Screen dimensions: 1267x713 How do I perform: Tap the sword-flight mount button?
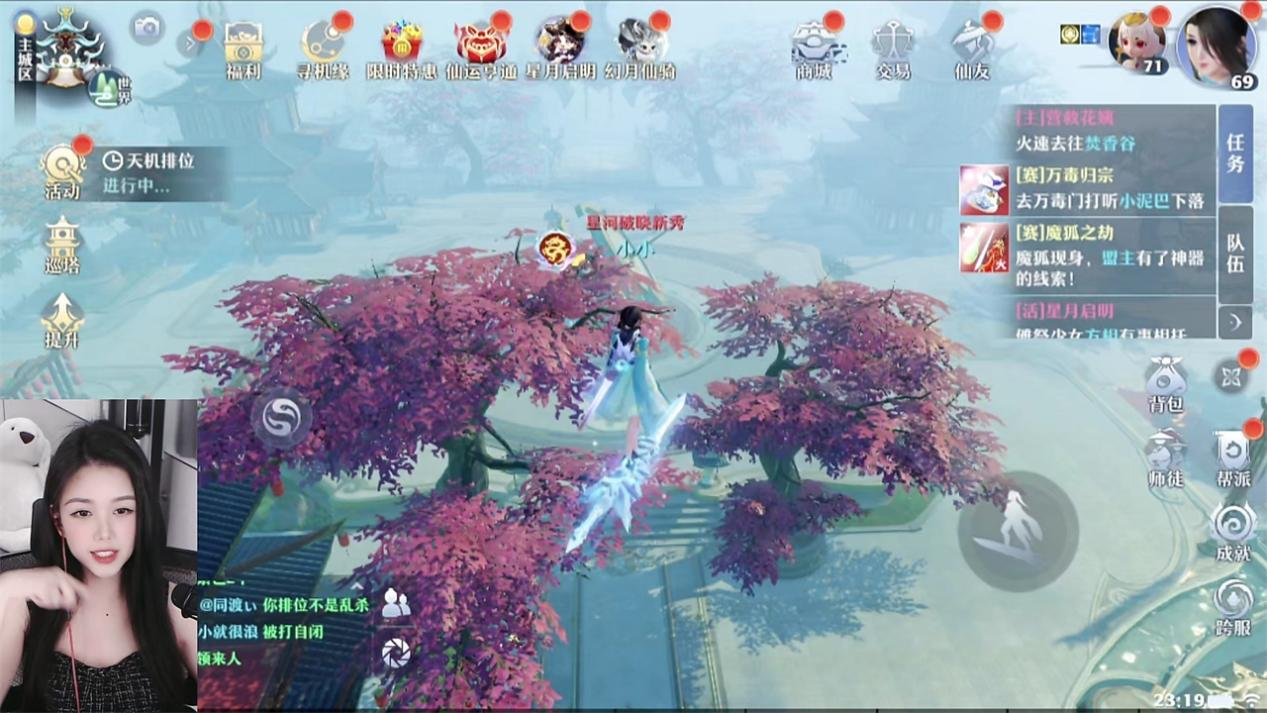coord(1017,531)
